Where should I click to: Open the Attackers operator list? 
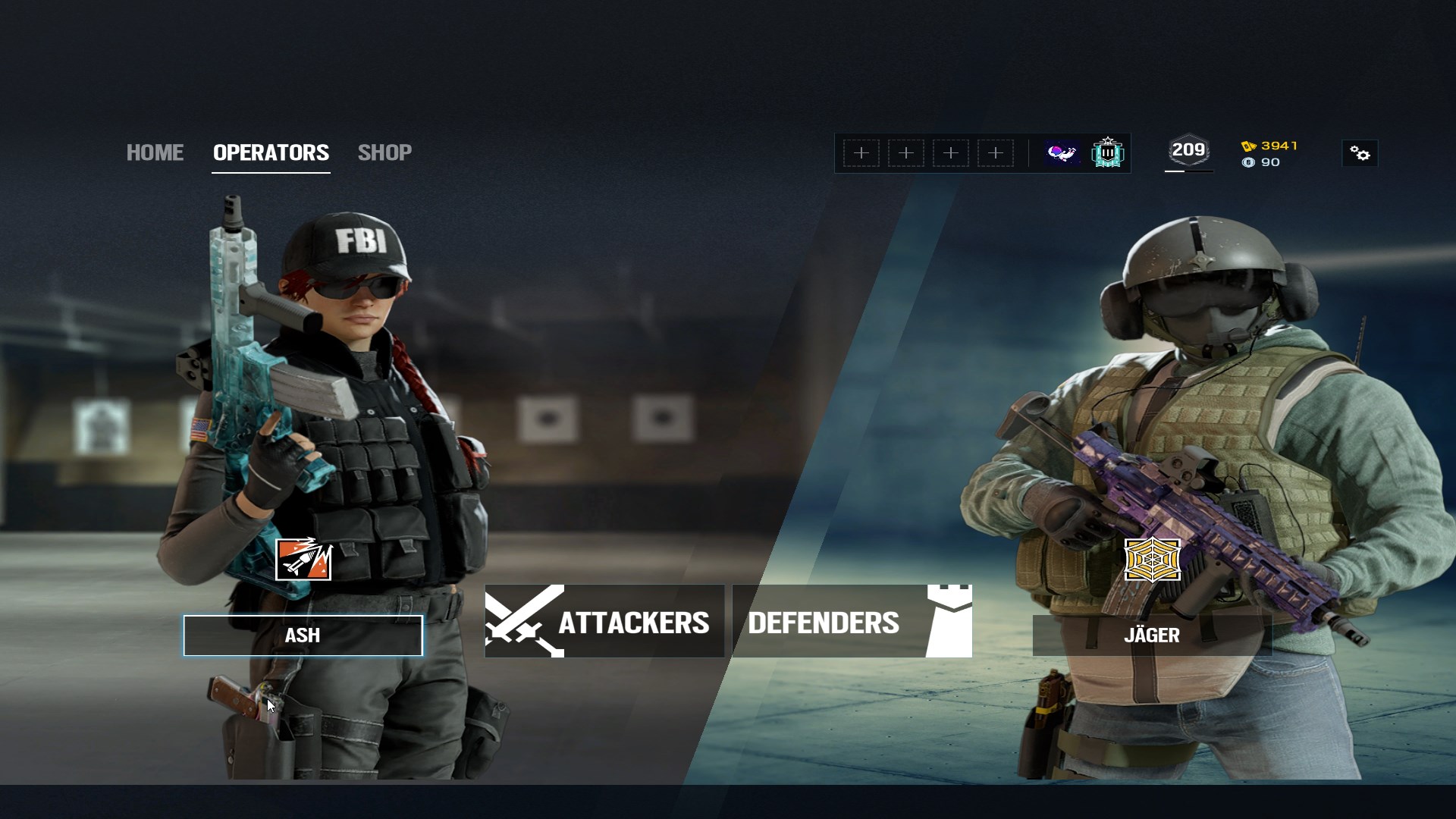click(604, 622)
